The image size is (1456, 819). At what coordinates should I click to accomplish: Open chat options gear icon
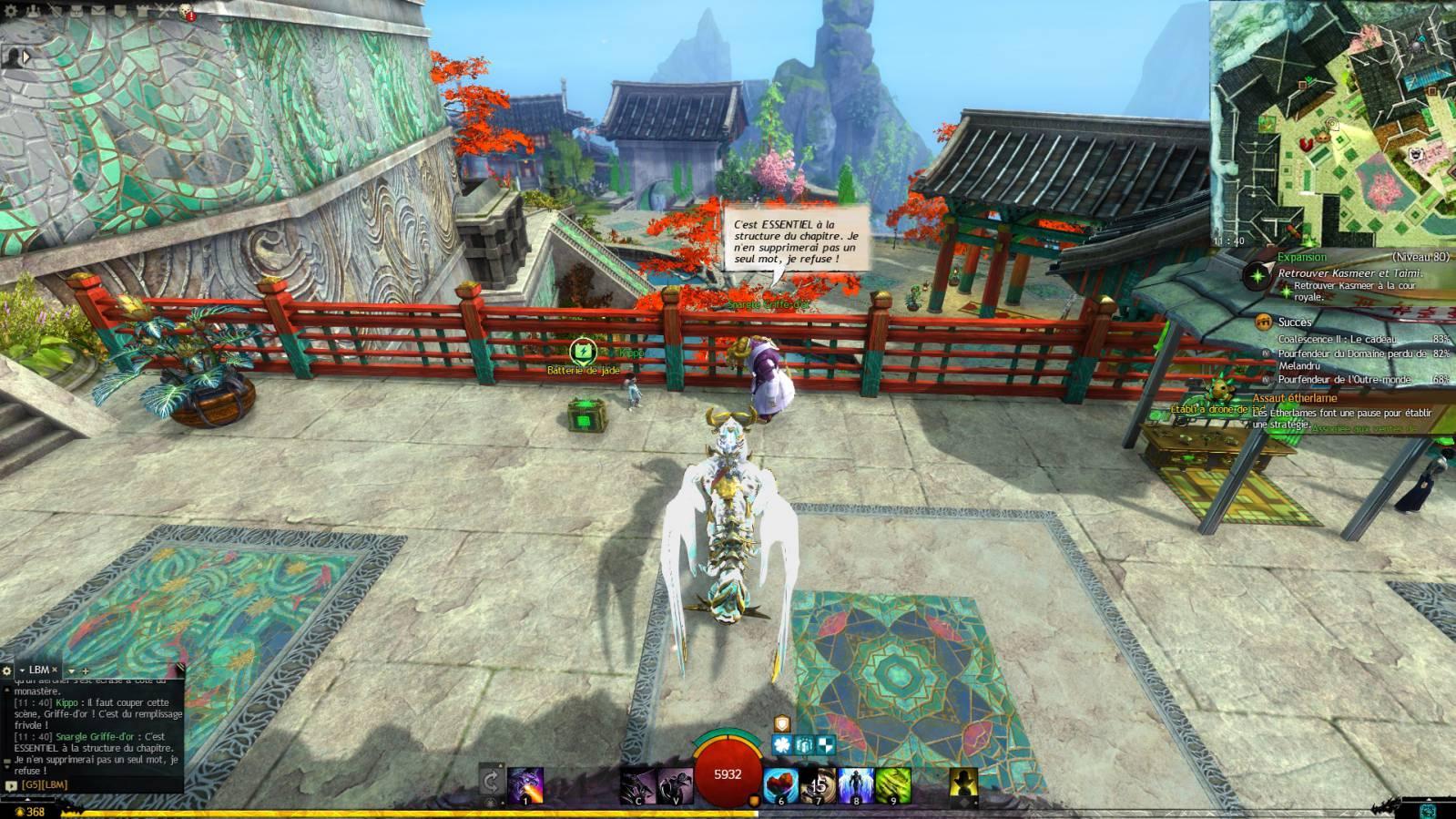[x=7, y=671]
